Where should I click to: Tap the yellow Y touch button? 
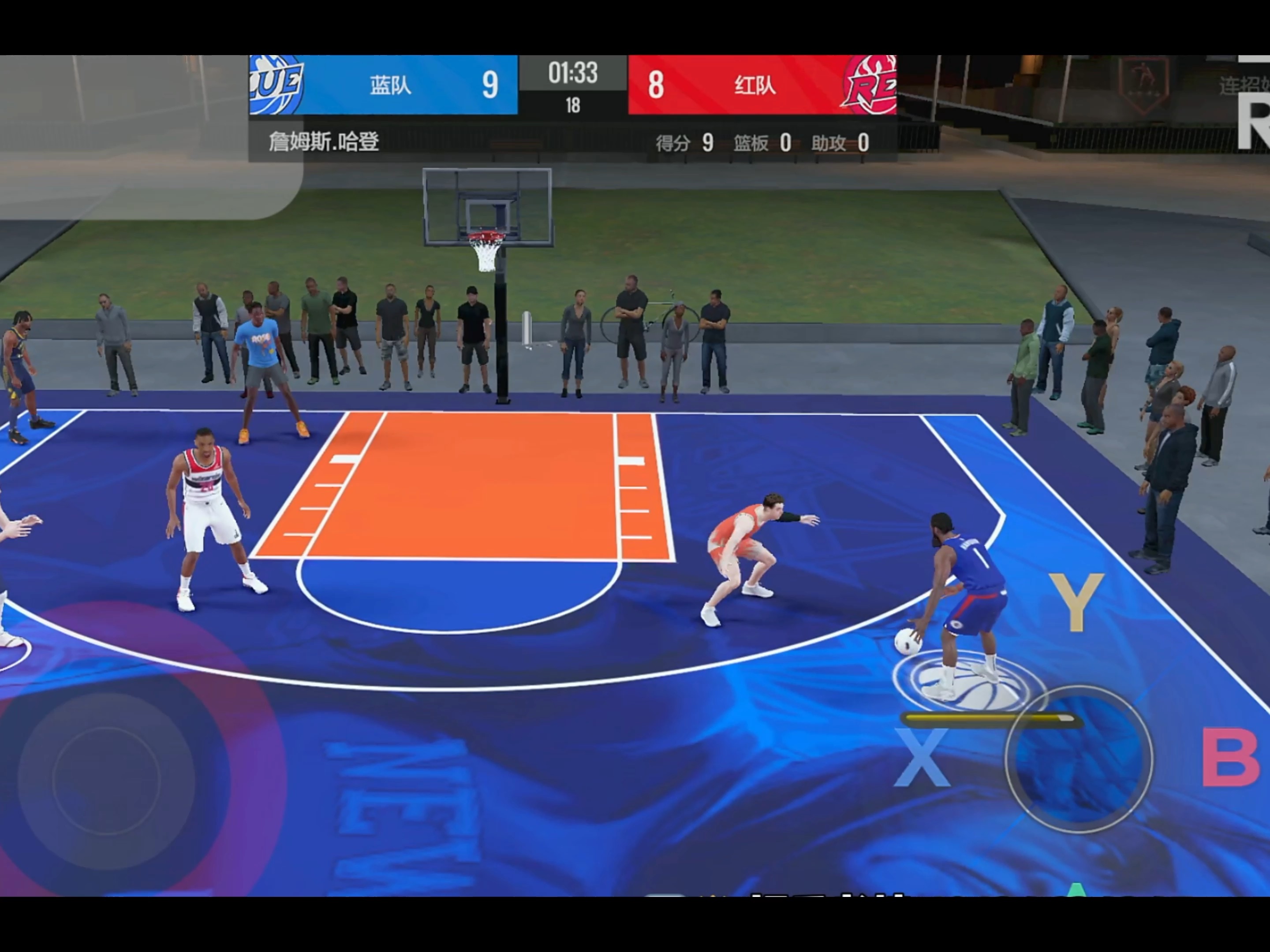(x=1076, y=602)
